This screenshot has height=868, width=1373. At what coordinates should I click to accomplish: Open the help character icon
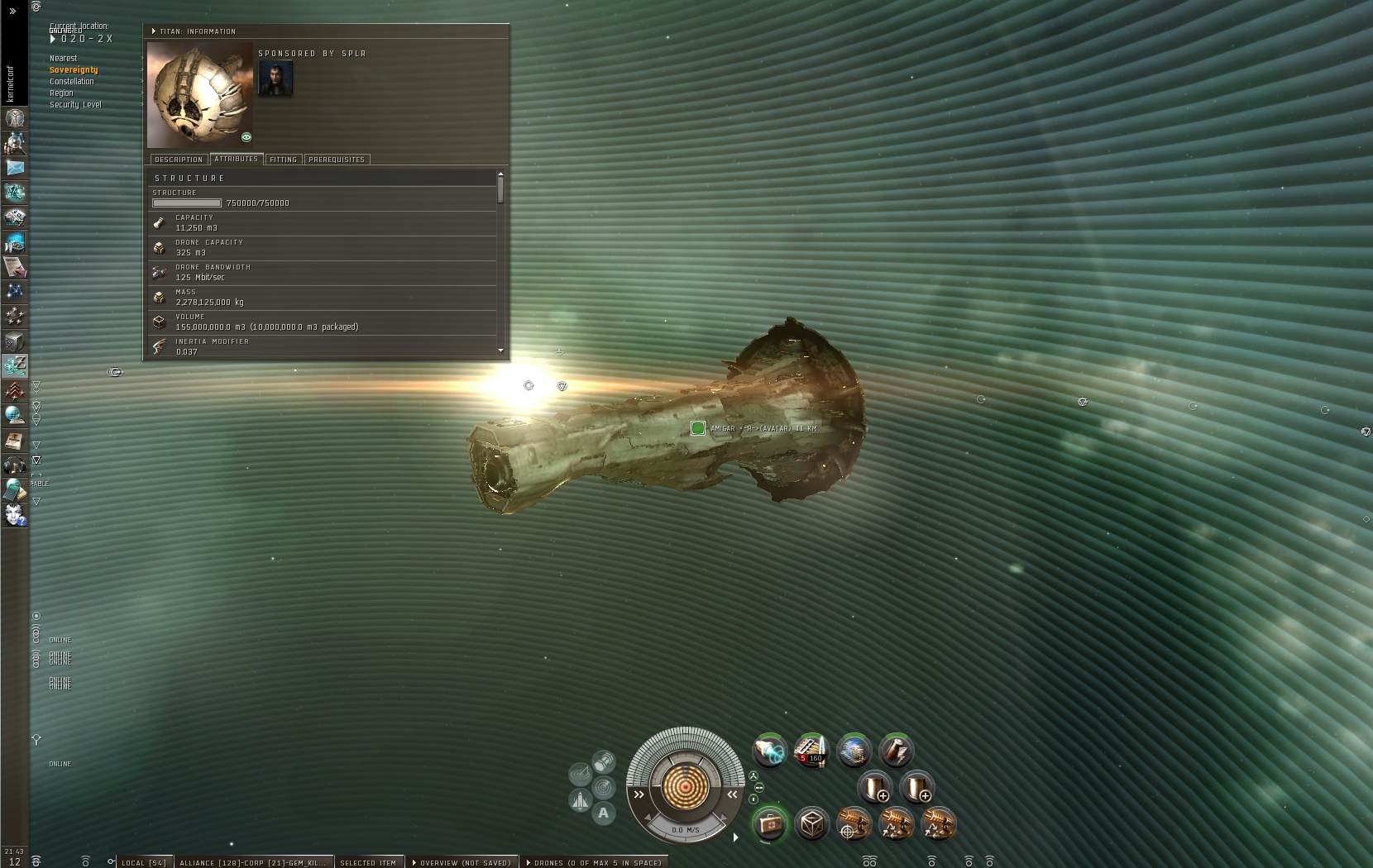coord(15,515)
